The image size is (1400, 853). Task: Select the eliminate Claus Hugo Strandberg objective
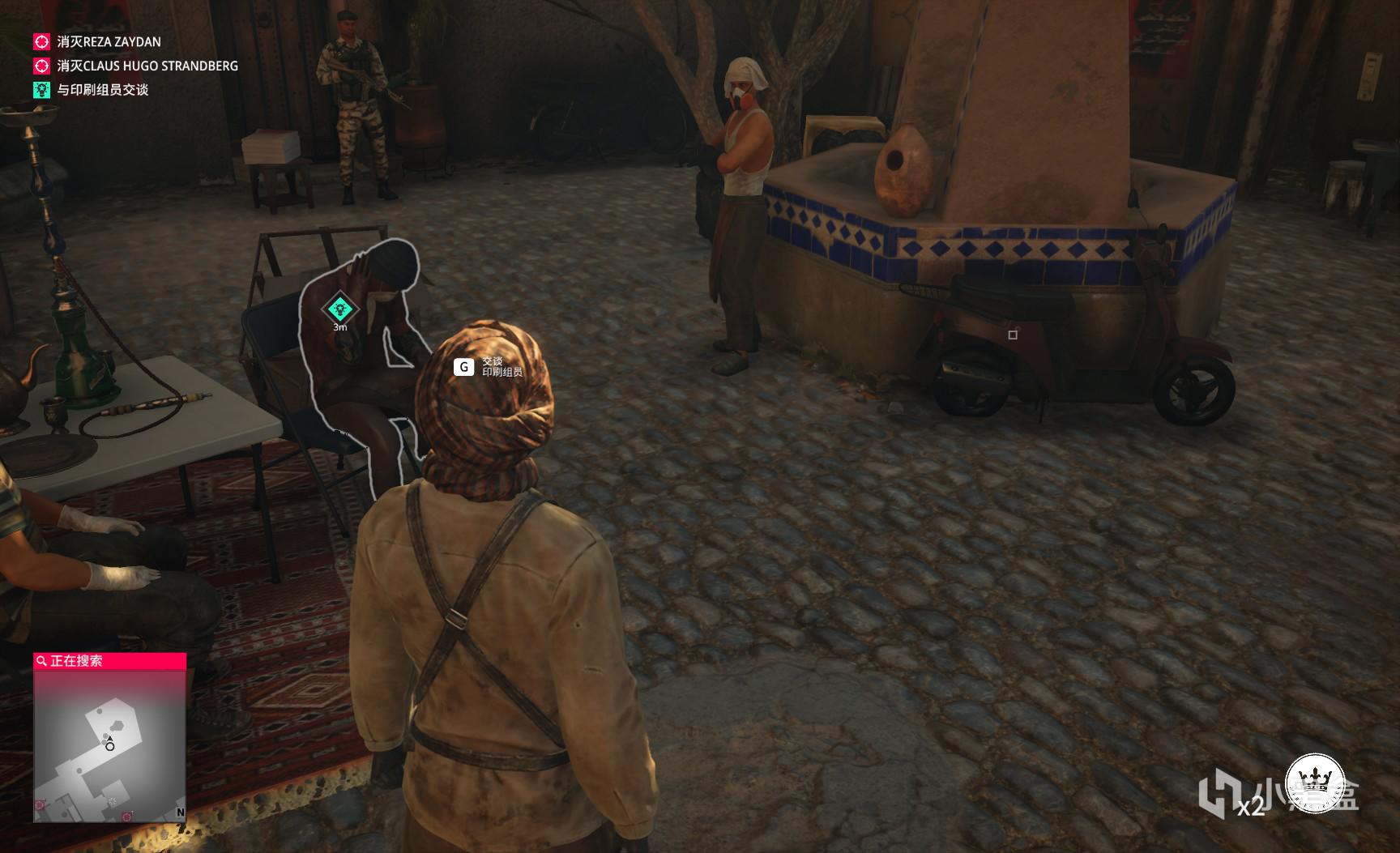point(147,66)
